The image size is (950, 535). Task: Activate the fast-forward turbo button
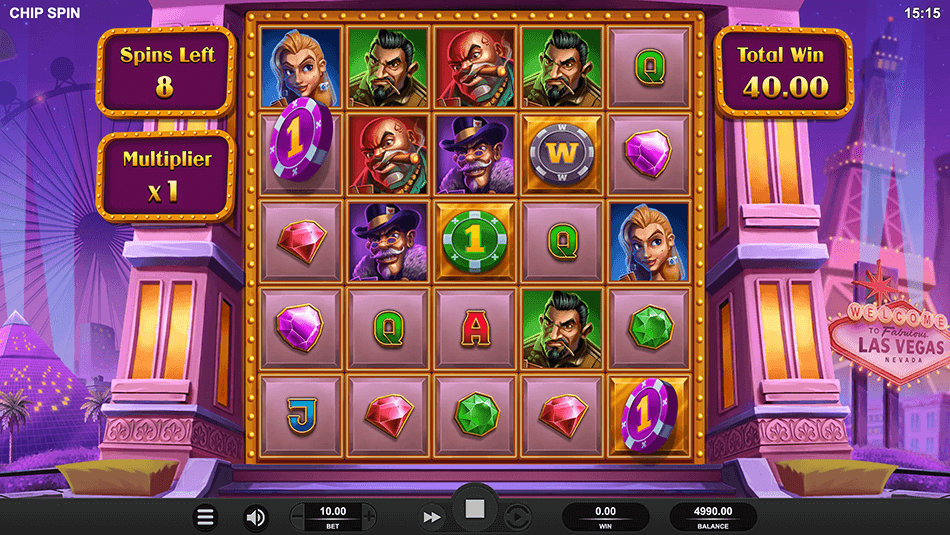[x=432, y=517]
